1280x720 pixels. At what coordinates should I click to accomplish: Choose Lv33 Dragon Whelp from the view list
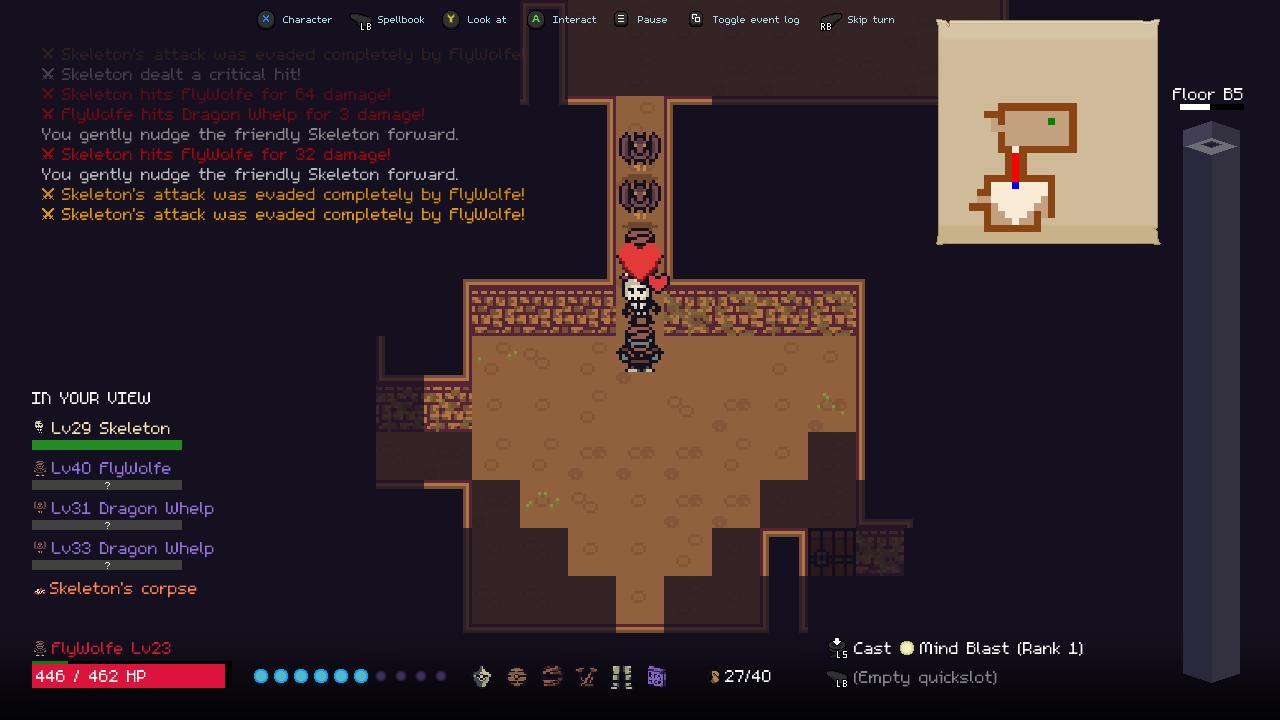tap(131, 548)
